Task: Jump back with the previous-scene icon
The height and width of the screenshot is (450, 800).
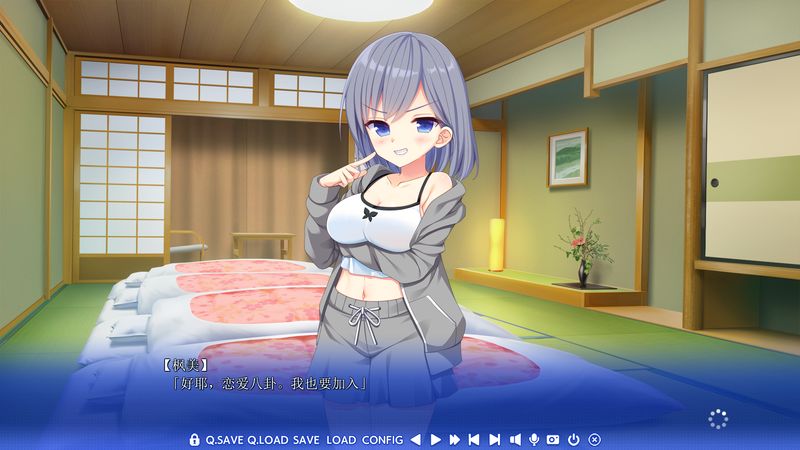Action: pos(474,439)
